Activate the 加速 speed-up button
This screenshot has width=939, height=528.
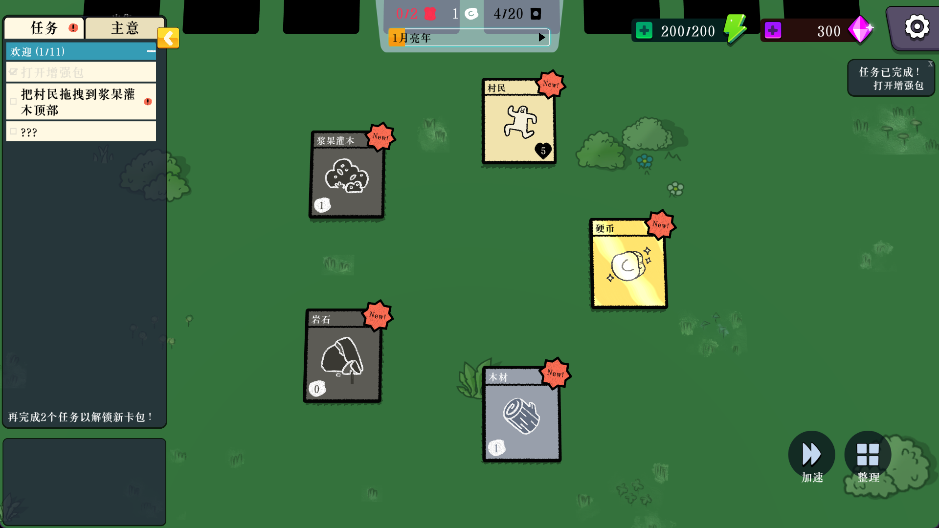pos(811,455)
